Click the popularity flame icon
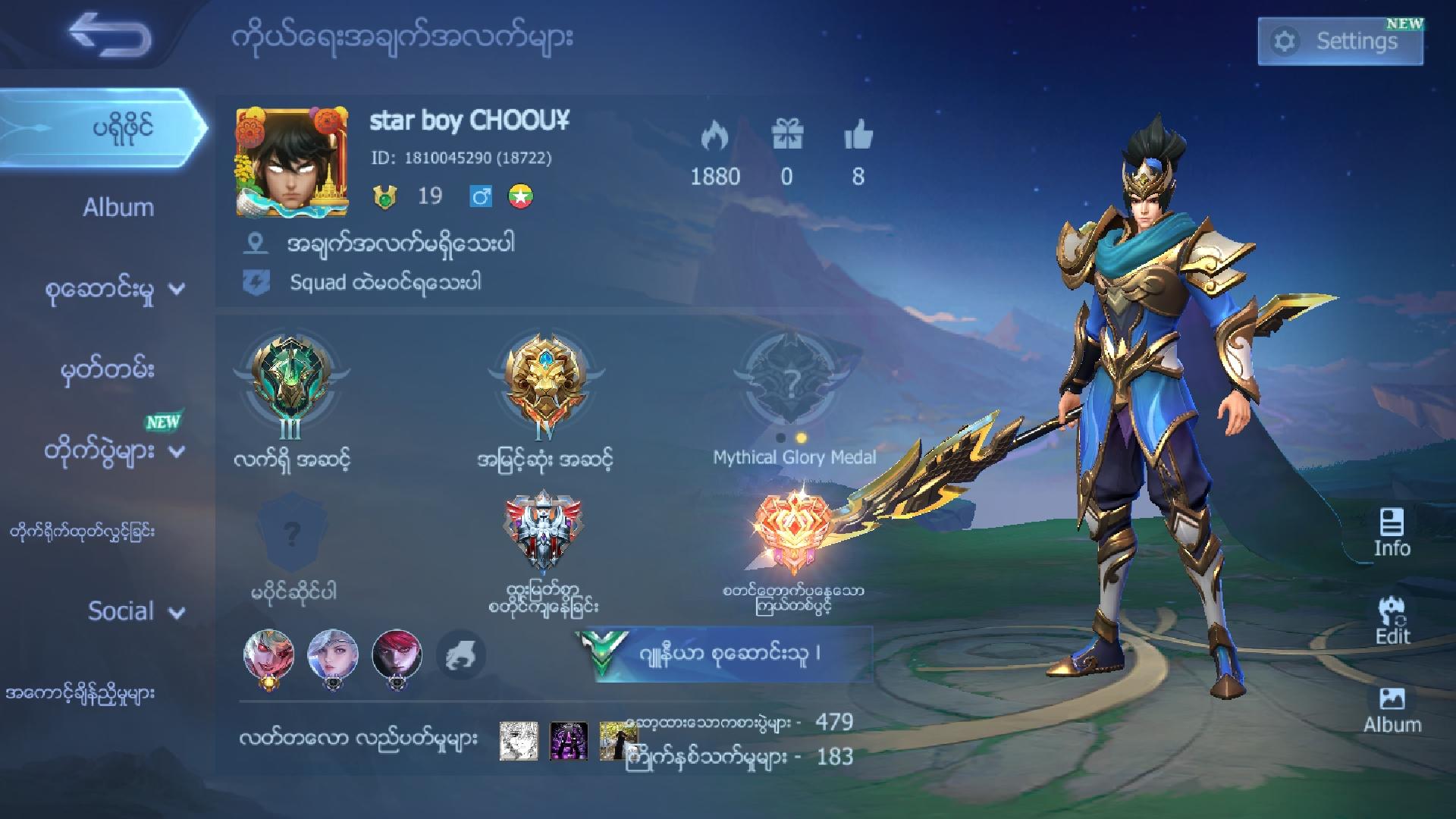The image size is (1456, 819). pyautogui.click(x=716, y=134)
